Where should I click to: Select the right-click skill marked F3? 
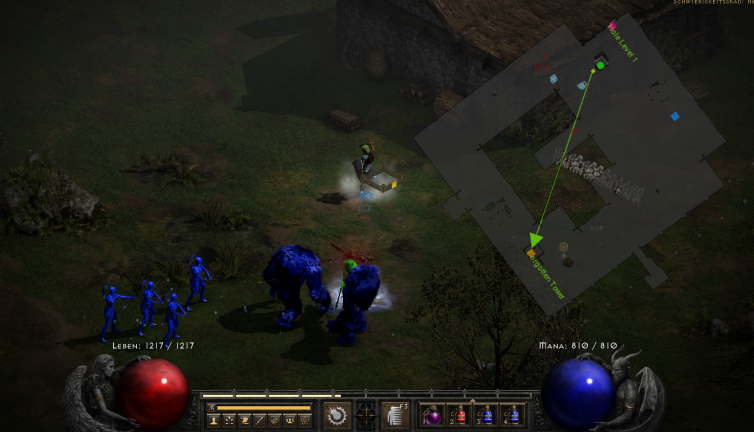tap(396, 415)
